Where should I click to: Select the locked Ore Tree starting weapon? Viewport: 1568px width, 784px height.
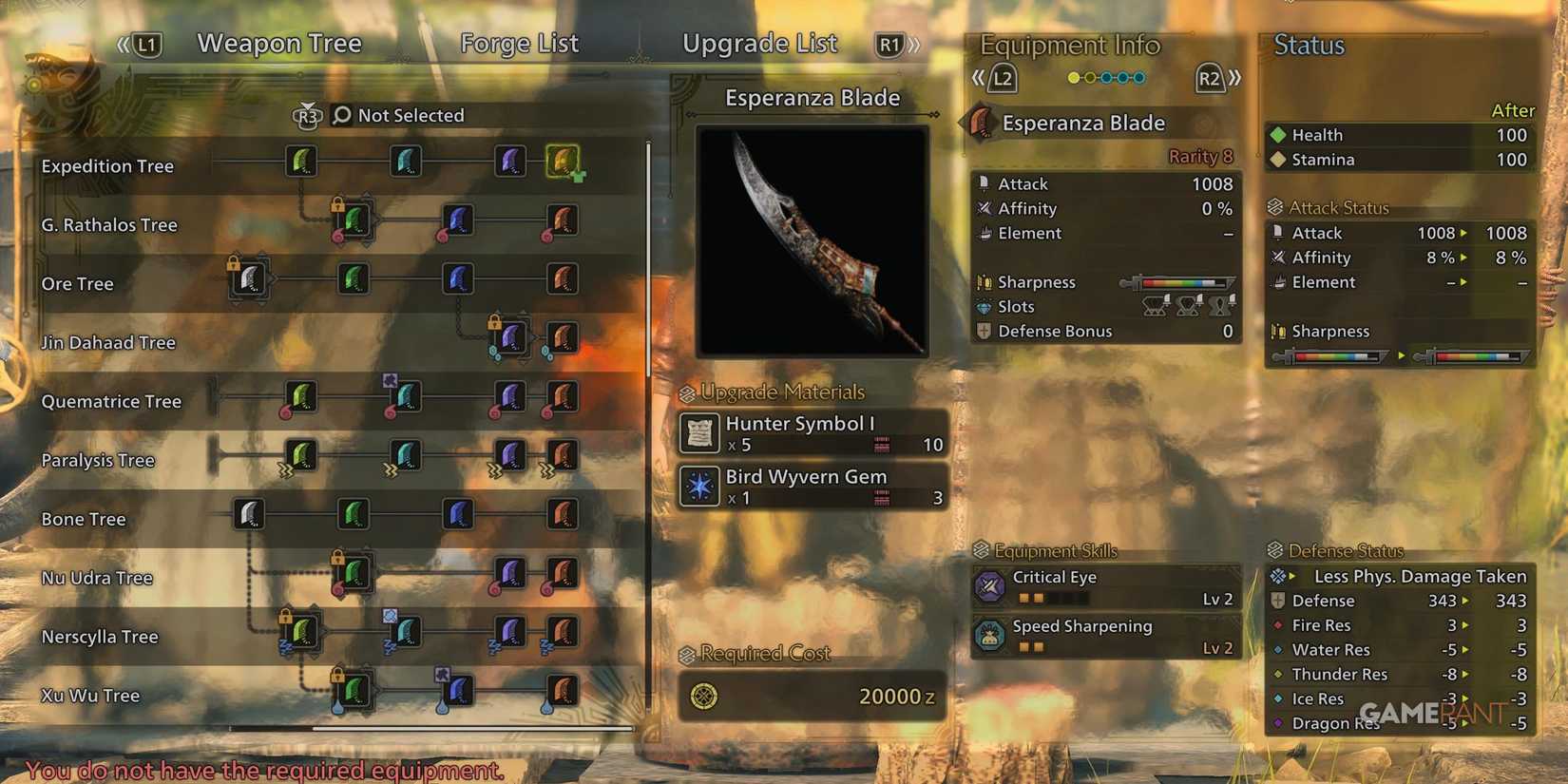(x=249, y=279)
